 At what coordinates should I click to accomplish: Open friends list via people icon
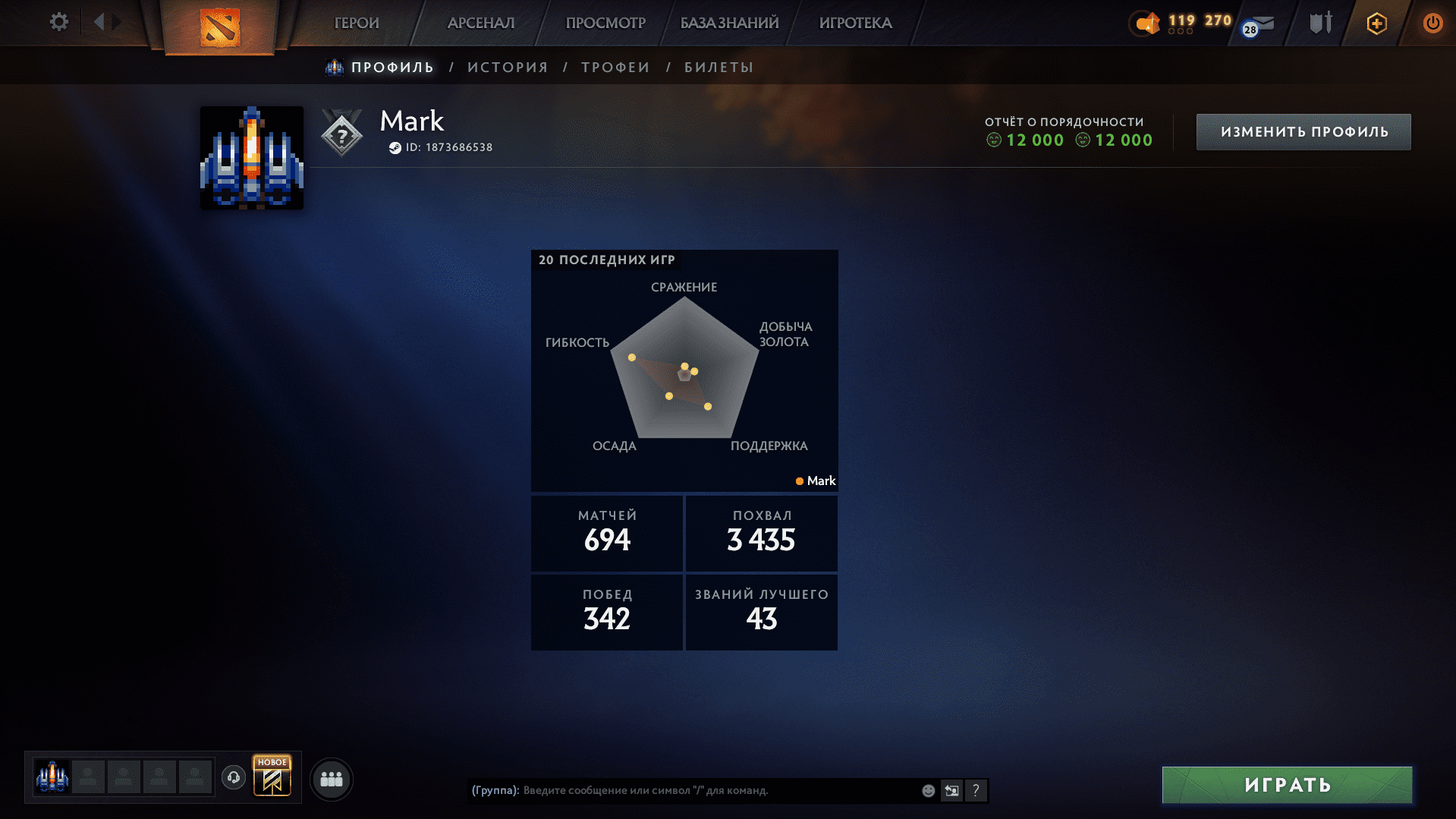pos(331,779)
